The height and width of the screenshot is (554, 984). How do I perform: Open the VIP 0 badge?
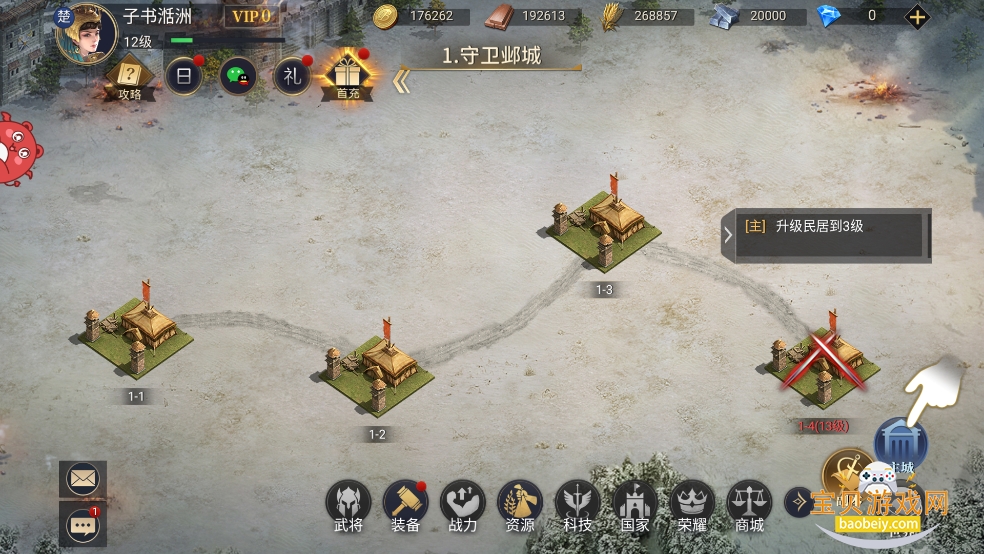[x=250, y=16]
